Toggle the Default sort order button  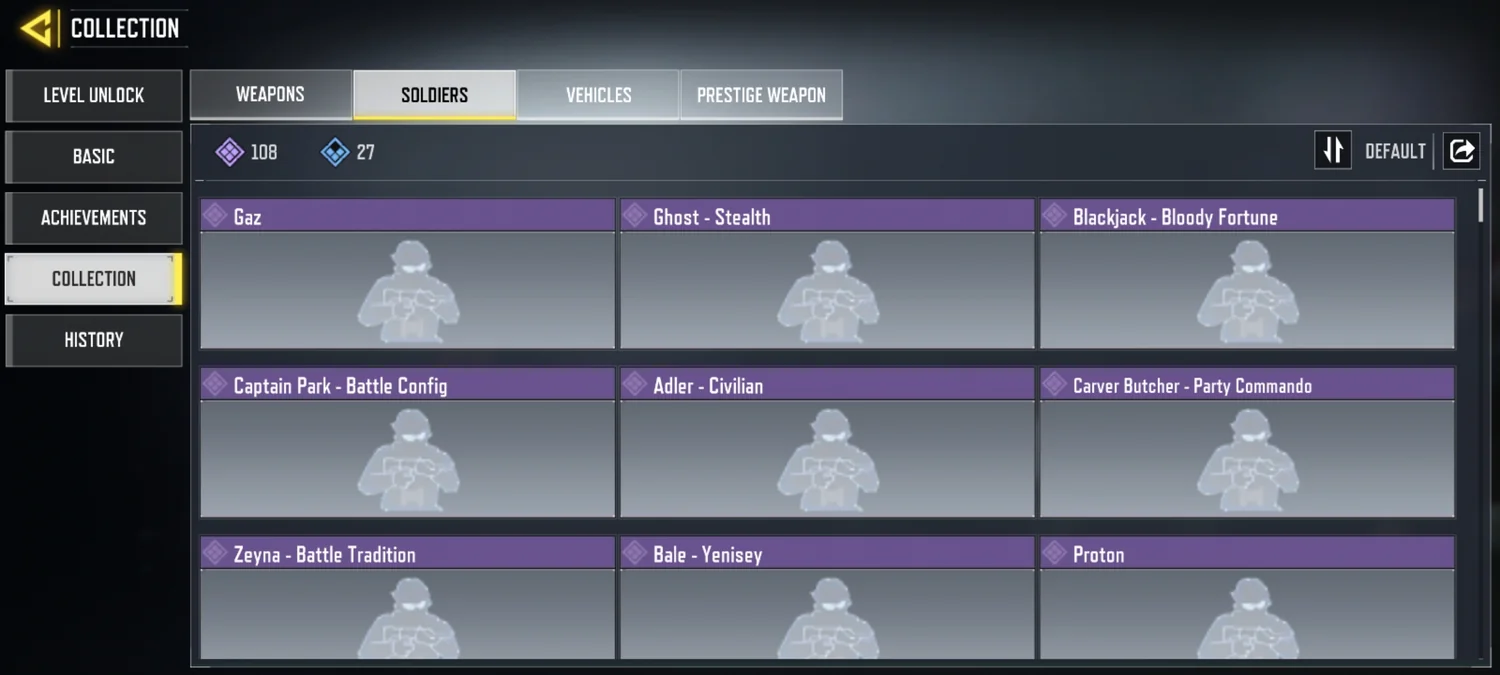[1333, 151]
